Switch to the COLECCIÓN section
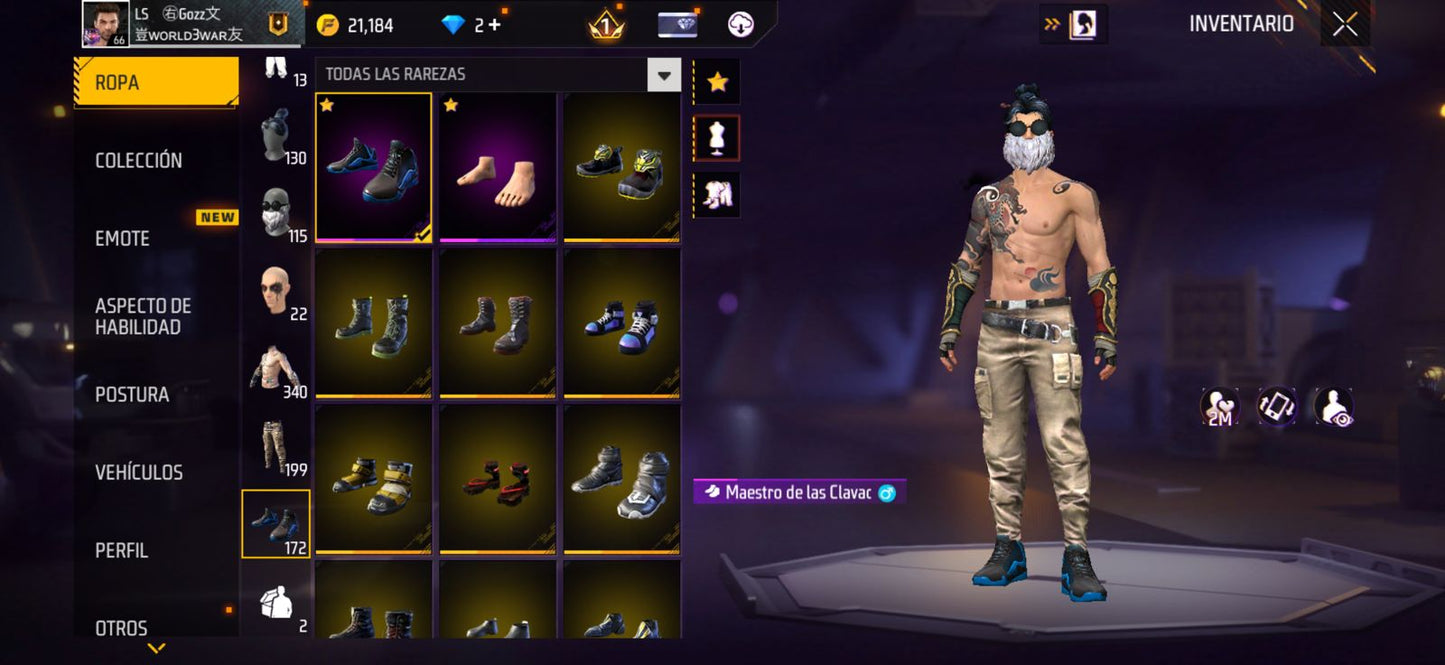This screenshot has width=1445, height=665. (138, 160)
